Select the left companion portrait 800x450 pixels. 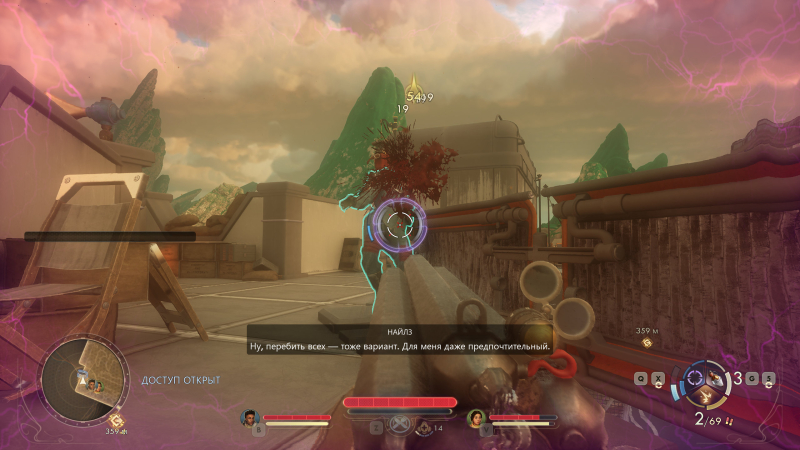tap(249, 417)
